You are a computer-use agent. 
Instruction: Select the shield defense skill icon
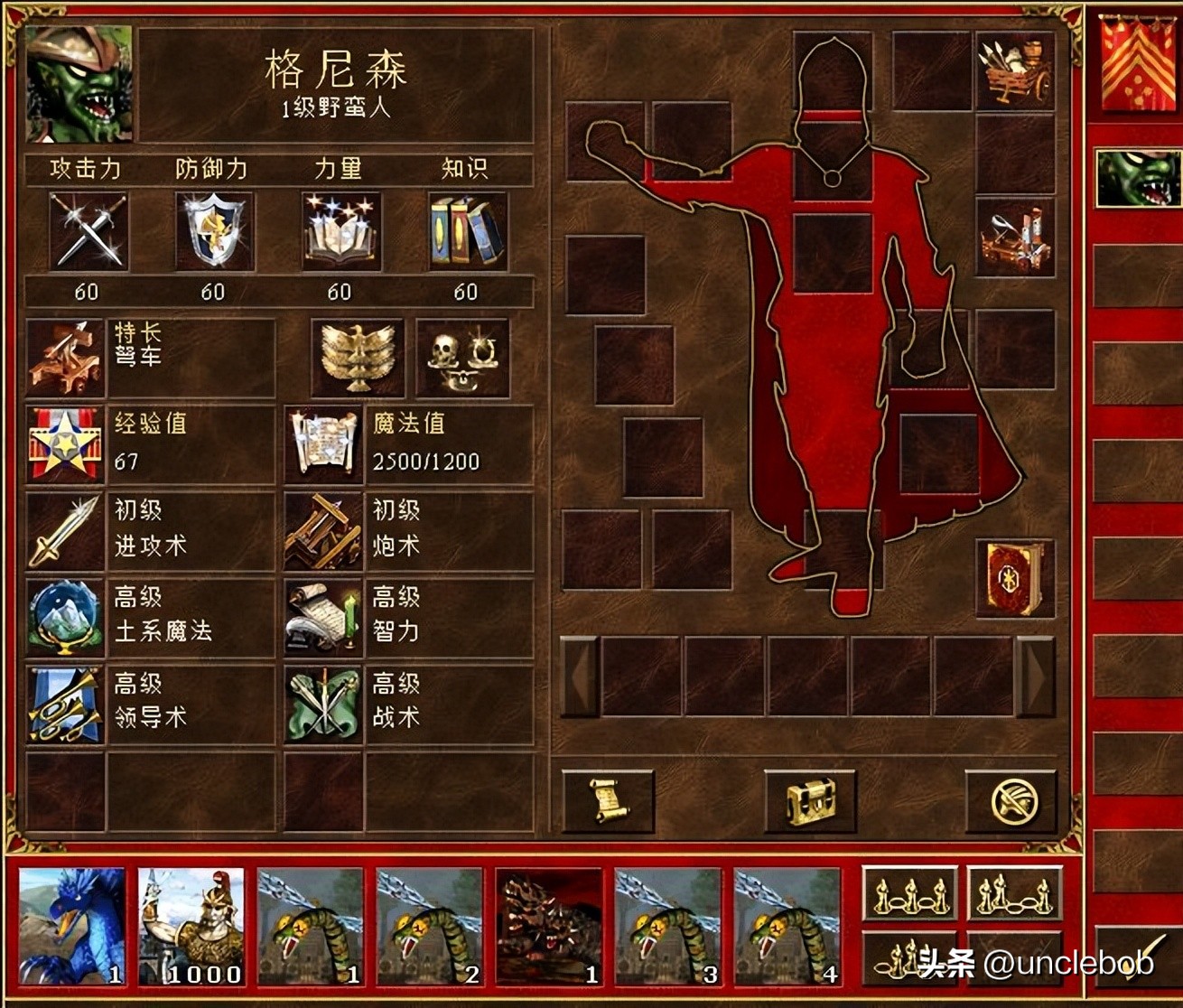pos(214,231)
